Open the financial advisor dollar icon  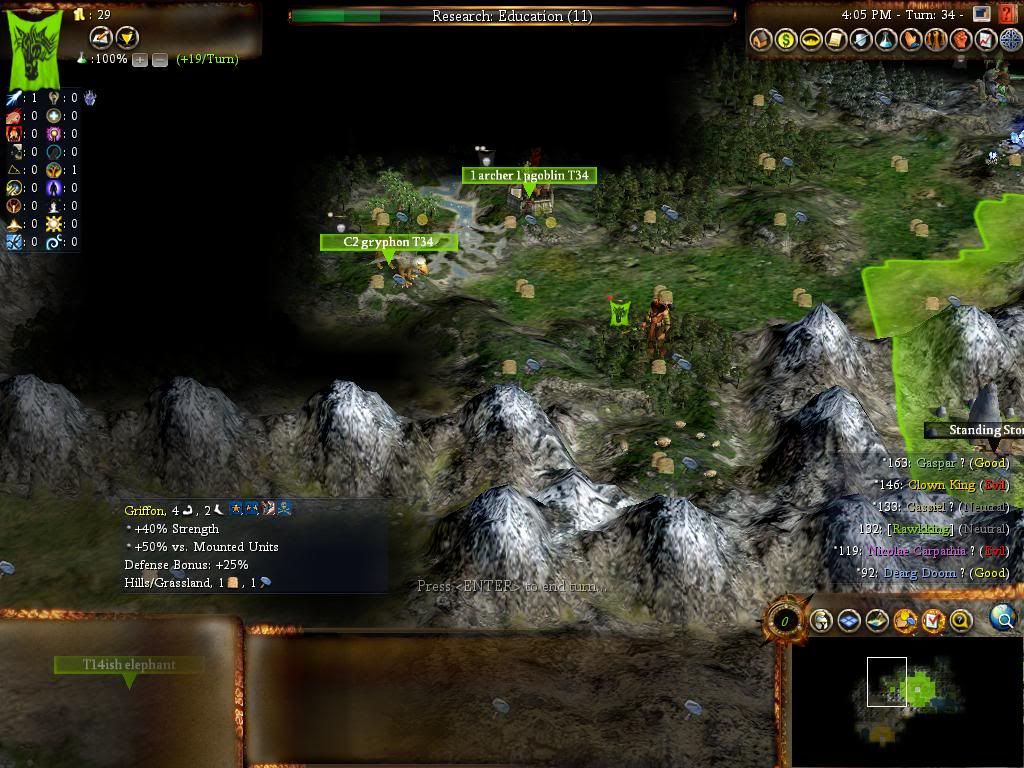787,40
